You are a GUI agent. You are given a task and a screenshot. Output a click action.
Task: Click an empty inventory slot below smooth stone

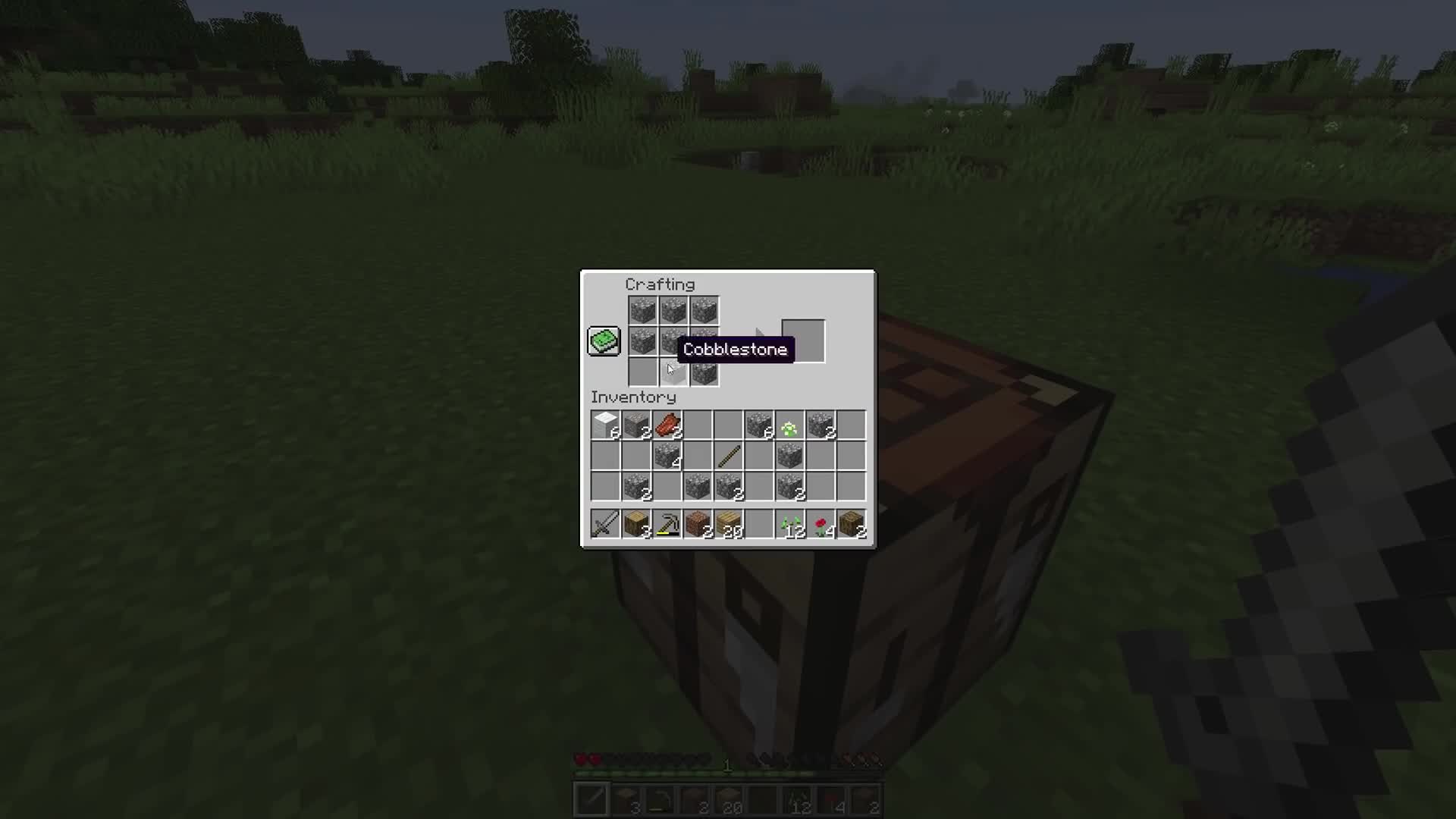607,455
